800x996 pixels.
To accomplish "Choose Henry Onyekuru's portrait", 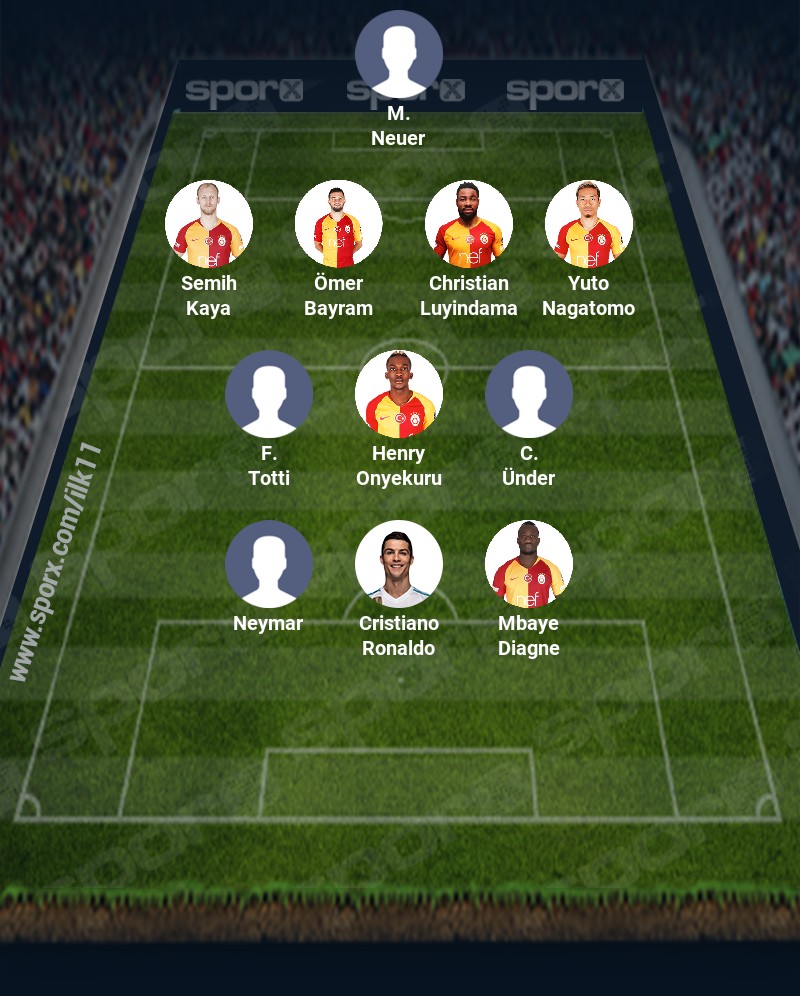I will click(x=399, y=394).
